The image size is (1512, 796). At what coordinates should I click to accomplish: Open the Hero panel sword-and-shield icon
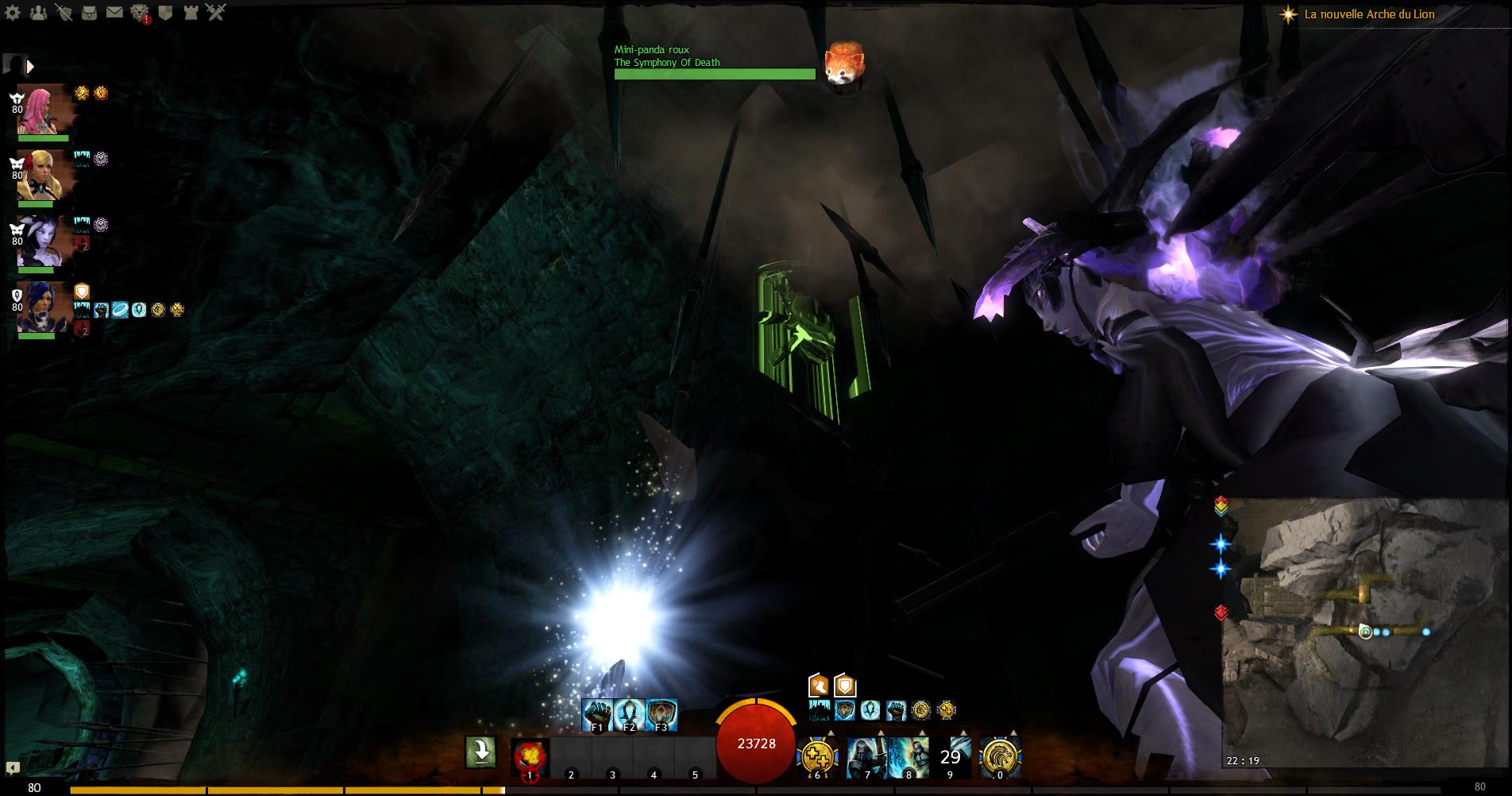(x=65, y=13)
